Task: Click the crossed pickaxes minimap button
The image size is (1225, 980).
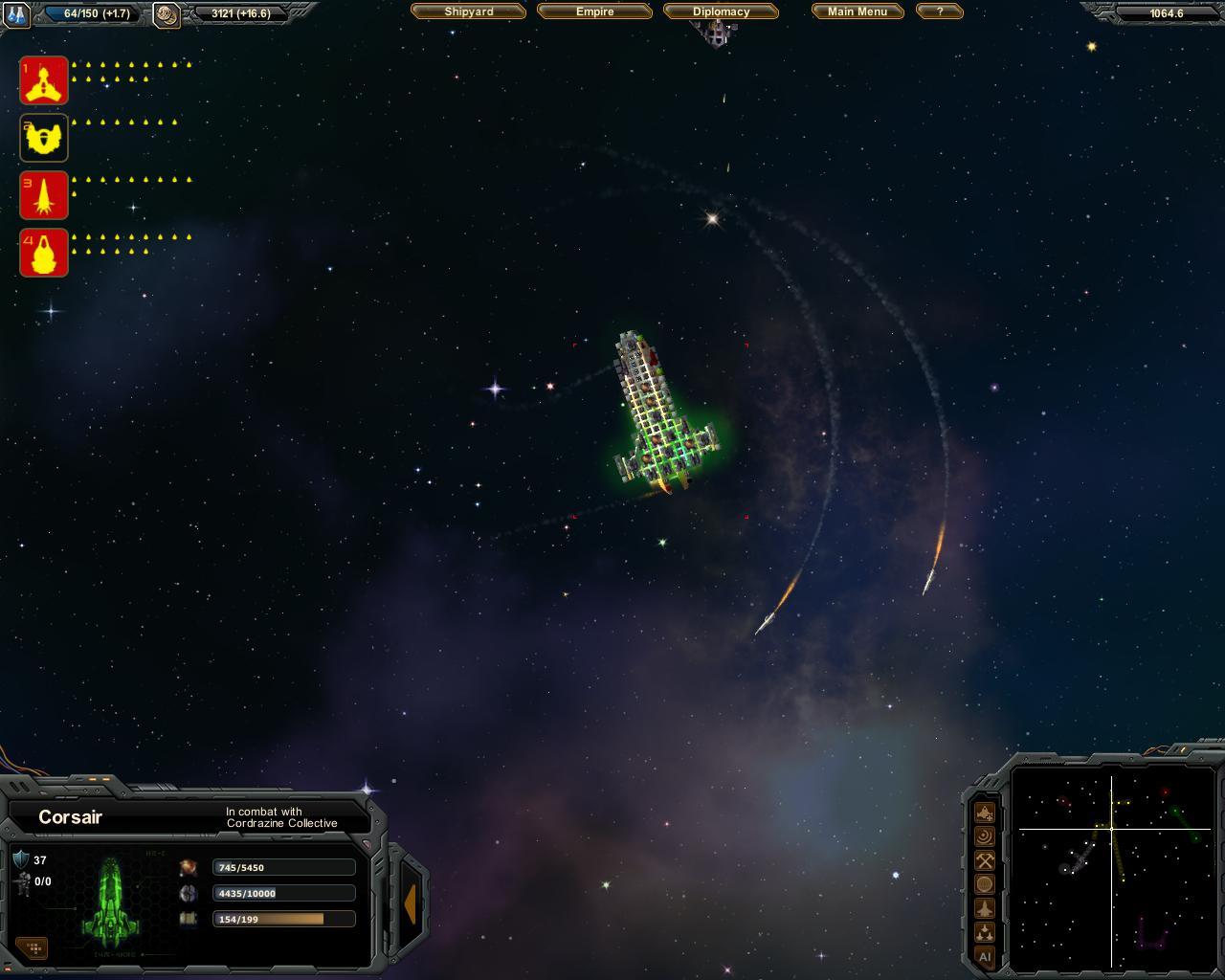Action: pos(984,860)
